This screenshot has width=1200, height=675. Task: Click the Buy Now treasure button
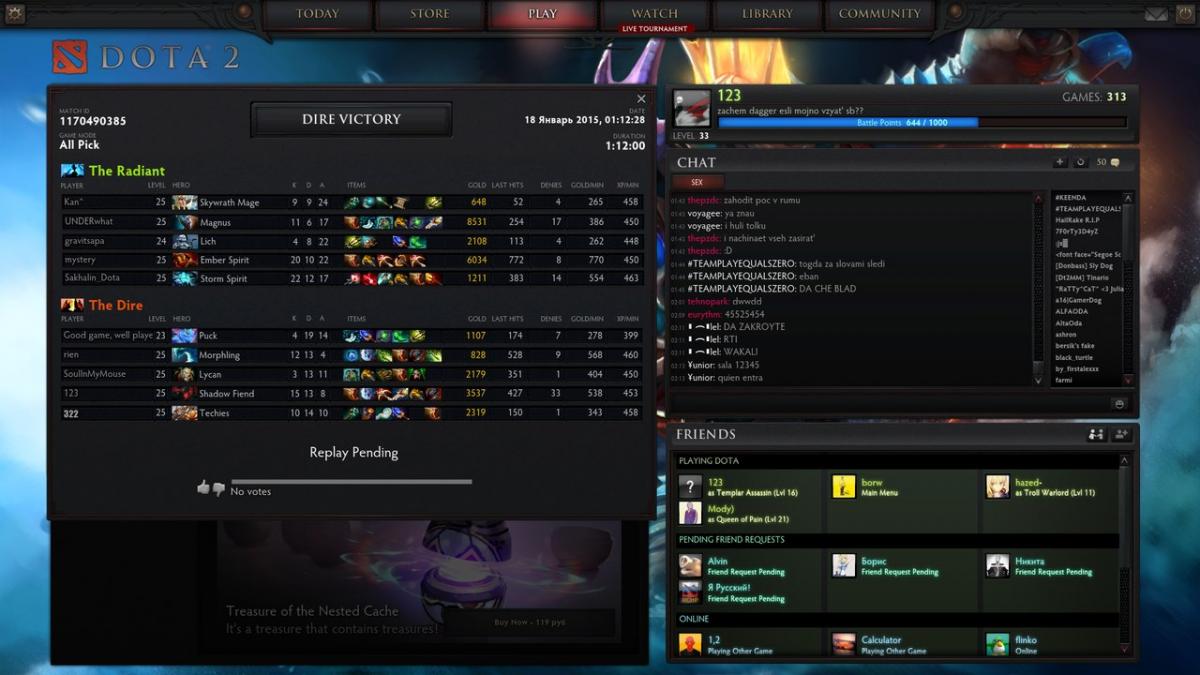[530, 623]
